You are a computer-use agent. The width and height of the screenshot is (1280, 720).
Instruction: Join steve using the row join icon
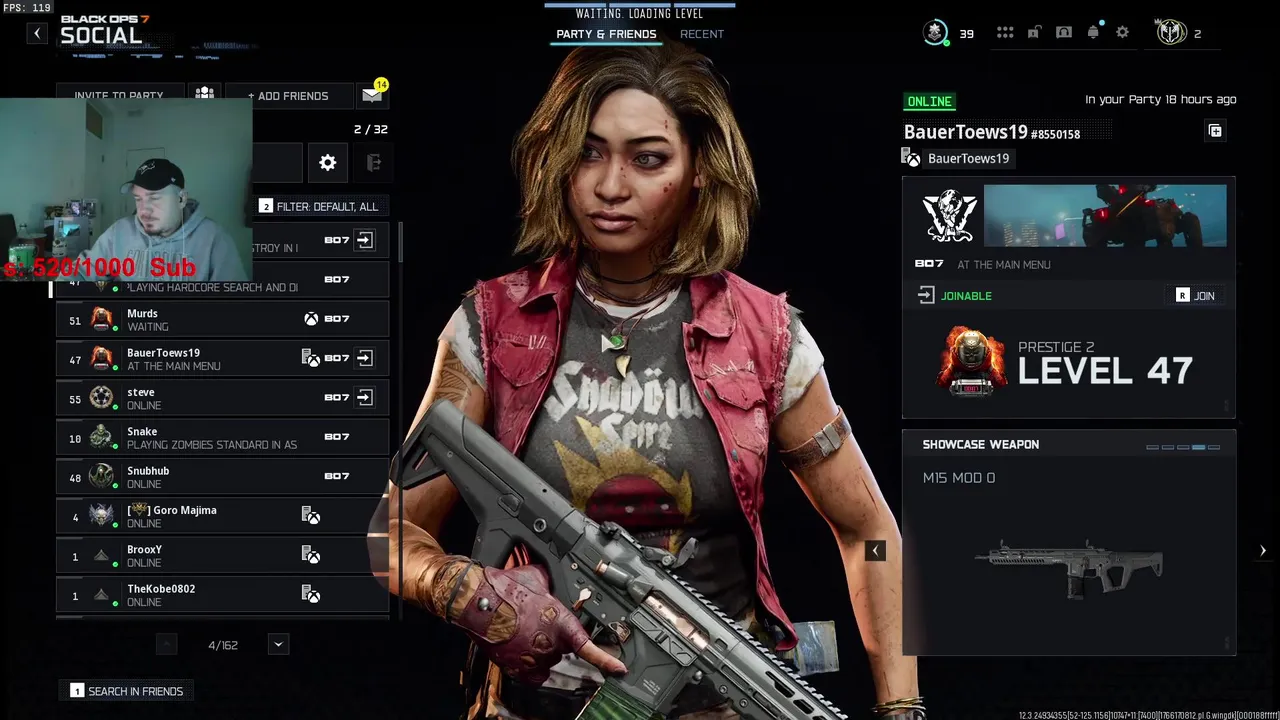[365, 398]
